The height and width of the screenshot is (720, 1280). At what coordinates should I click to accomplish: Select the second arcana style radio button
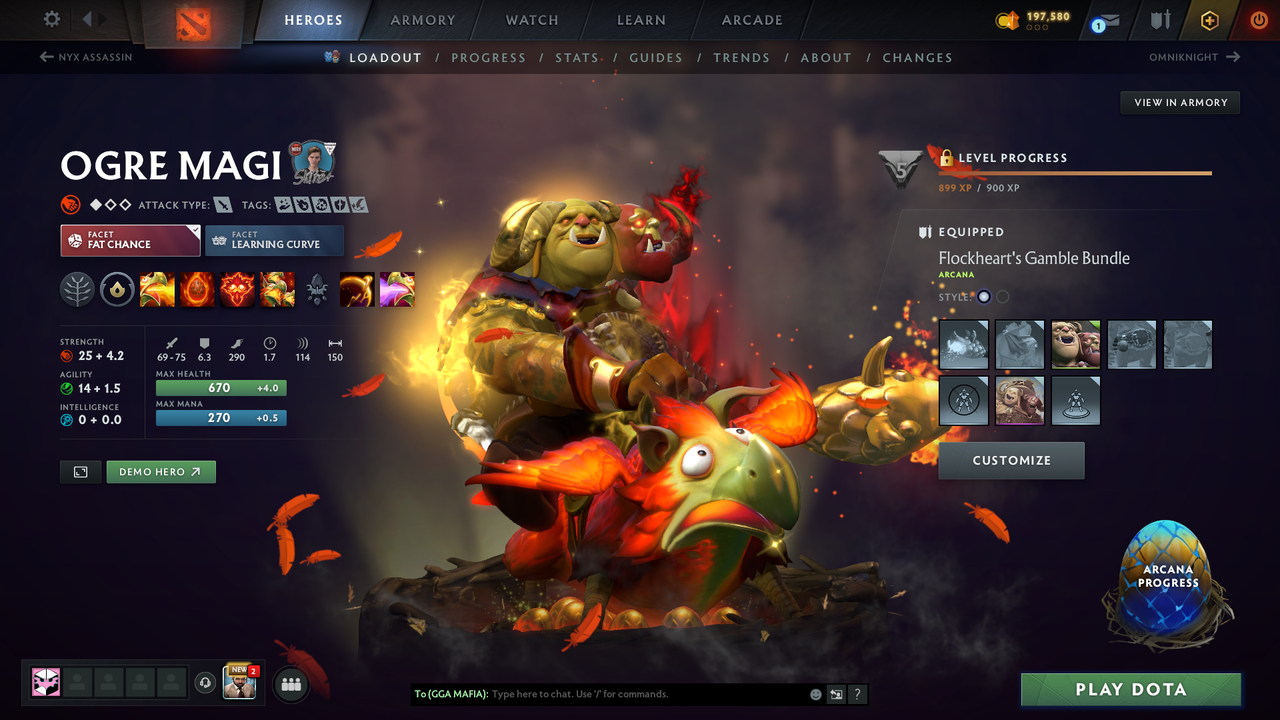coord(1002,296)
